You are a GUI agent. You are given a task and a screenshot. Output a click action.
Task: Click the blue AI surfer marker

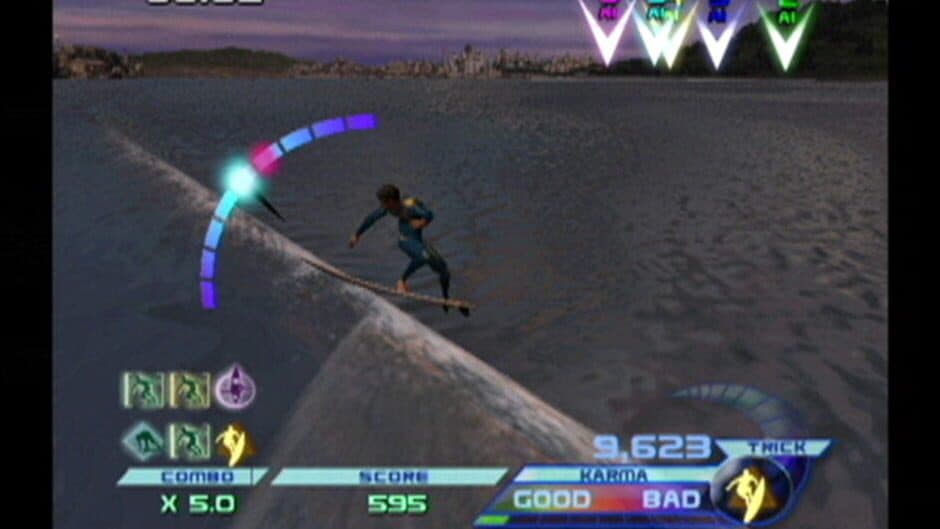click(x=717, y=30)
